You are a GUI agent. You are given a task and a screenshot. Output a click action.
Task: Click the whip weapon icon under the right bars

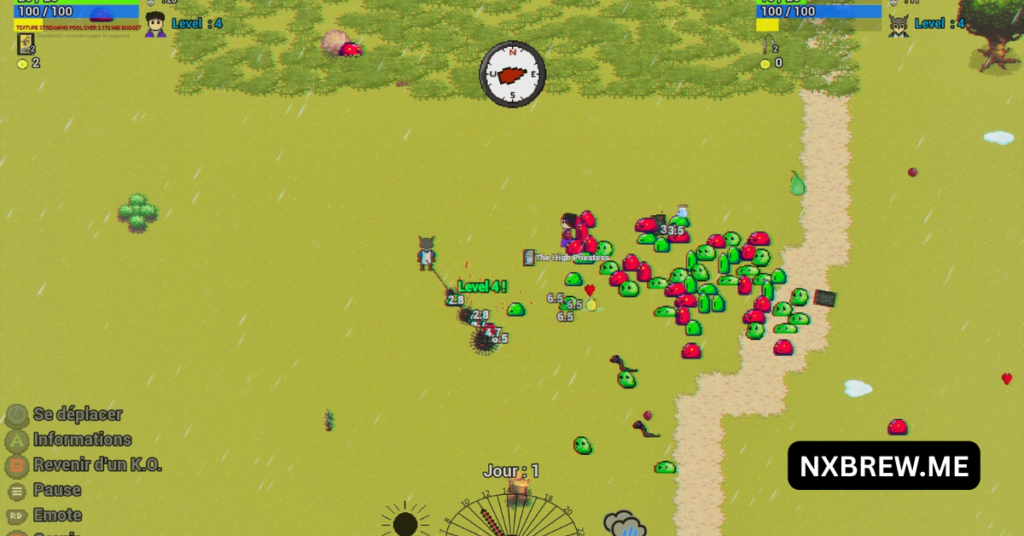[765, 45]
